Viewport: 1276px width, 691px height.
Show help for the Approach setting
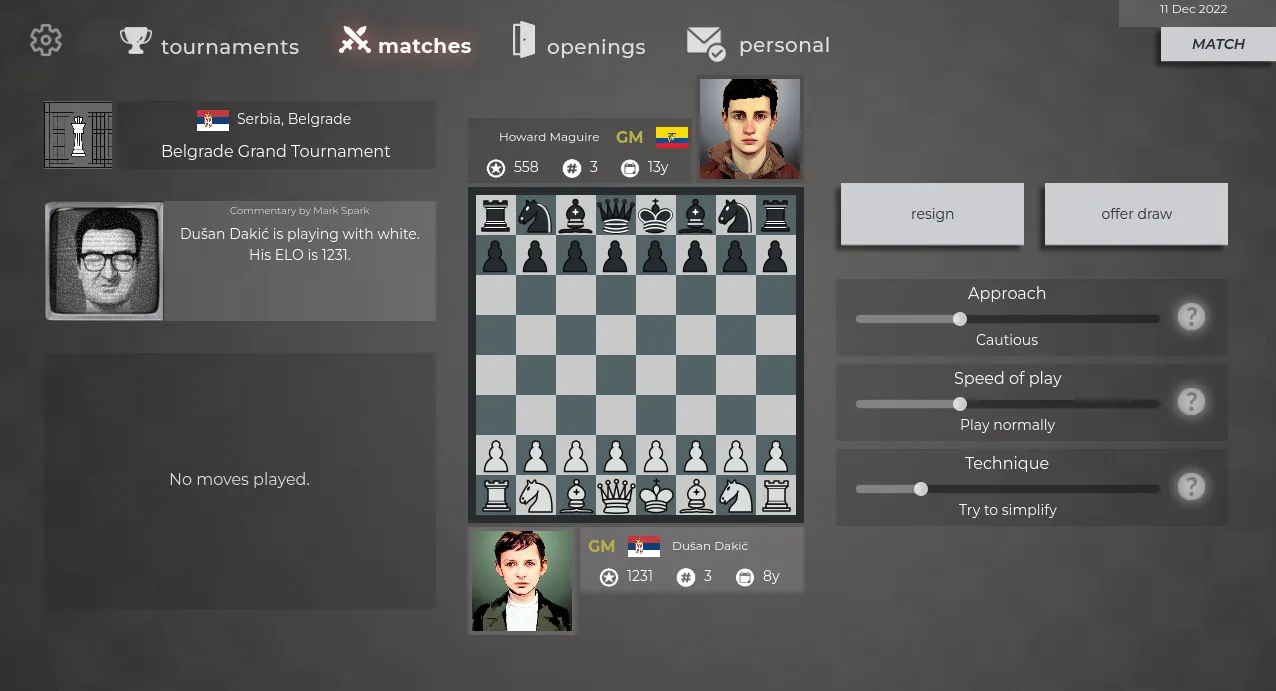pos(1190,317)
